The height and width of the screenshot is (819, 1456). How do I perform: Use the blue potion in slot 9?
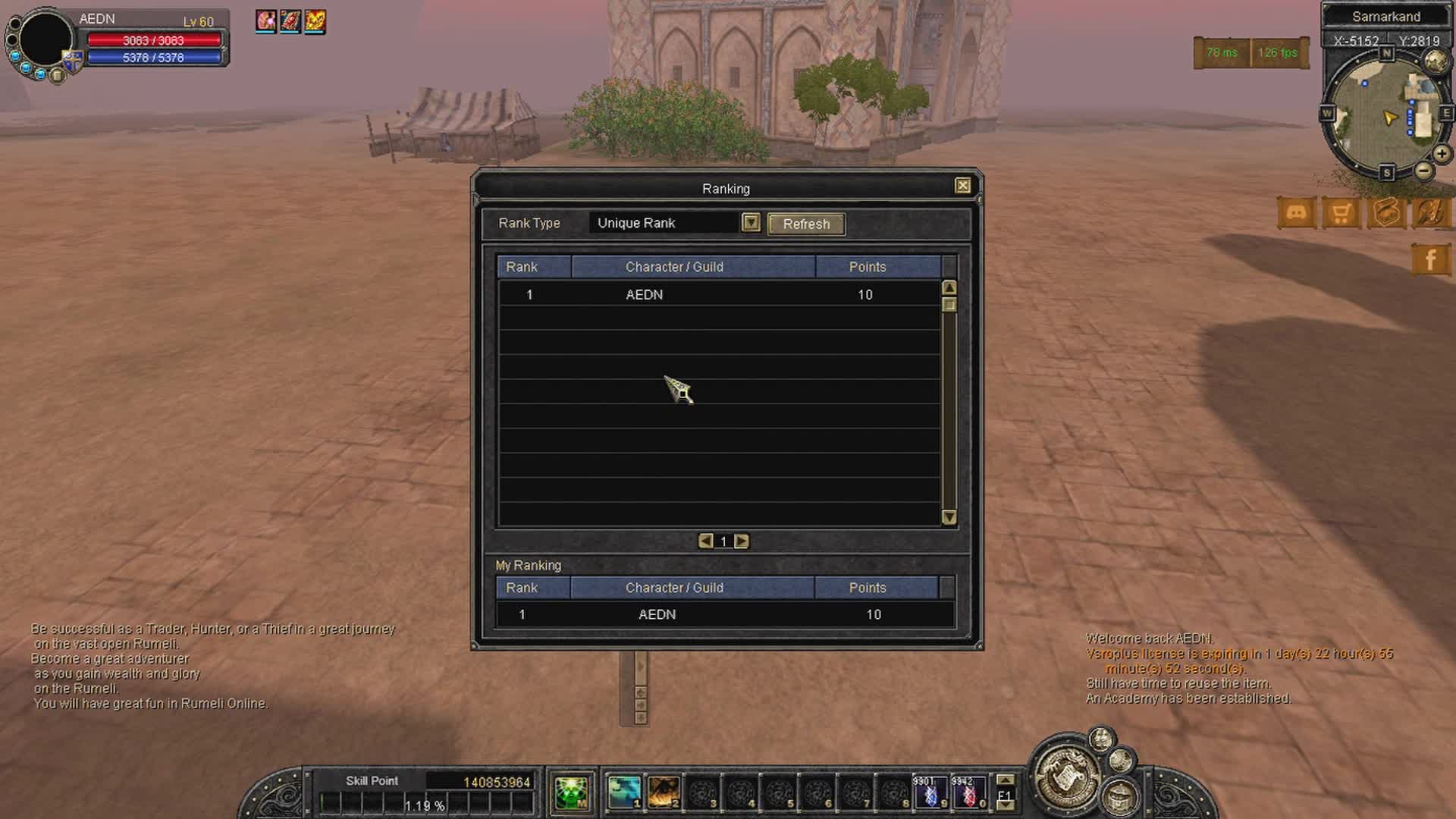(930, 792)
